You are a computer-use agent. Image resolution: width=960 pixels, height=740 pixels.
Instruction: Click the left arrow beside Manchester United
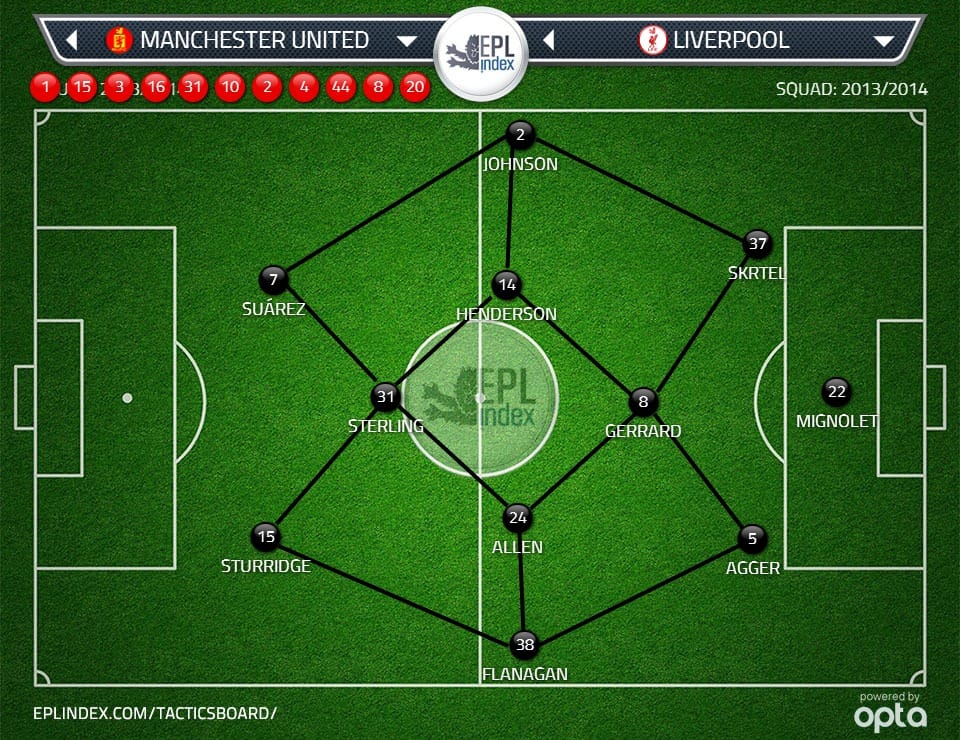72,41
